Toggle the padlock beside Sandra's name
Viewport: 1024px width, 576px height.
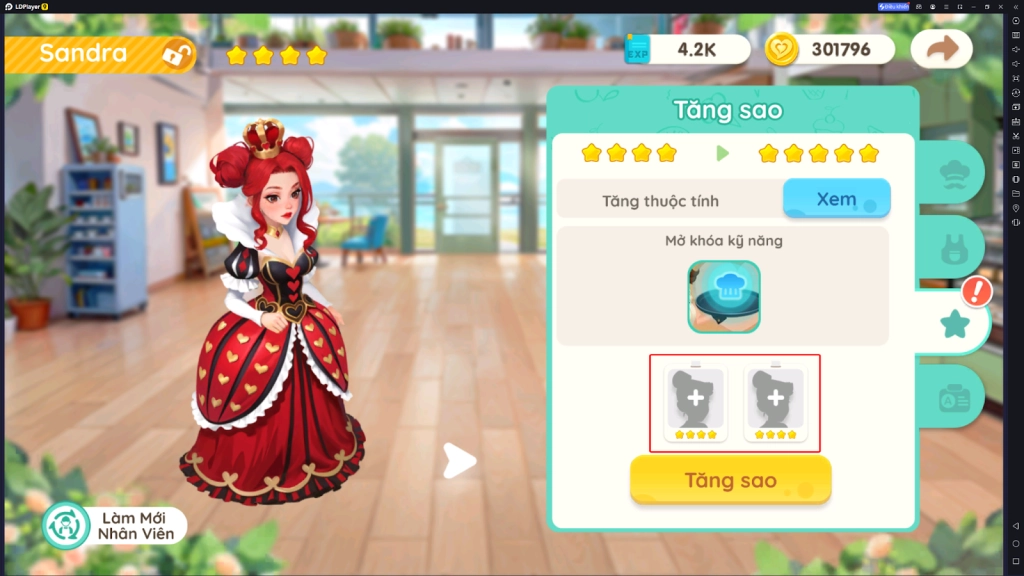pyautogui.click(x=178, y=54)
